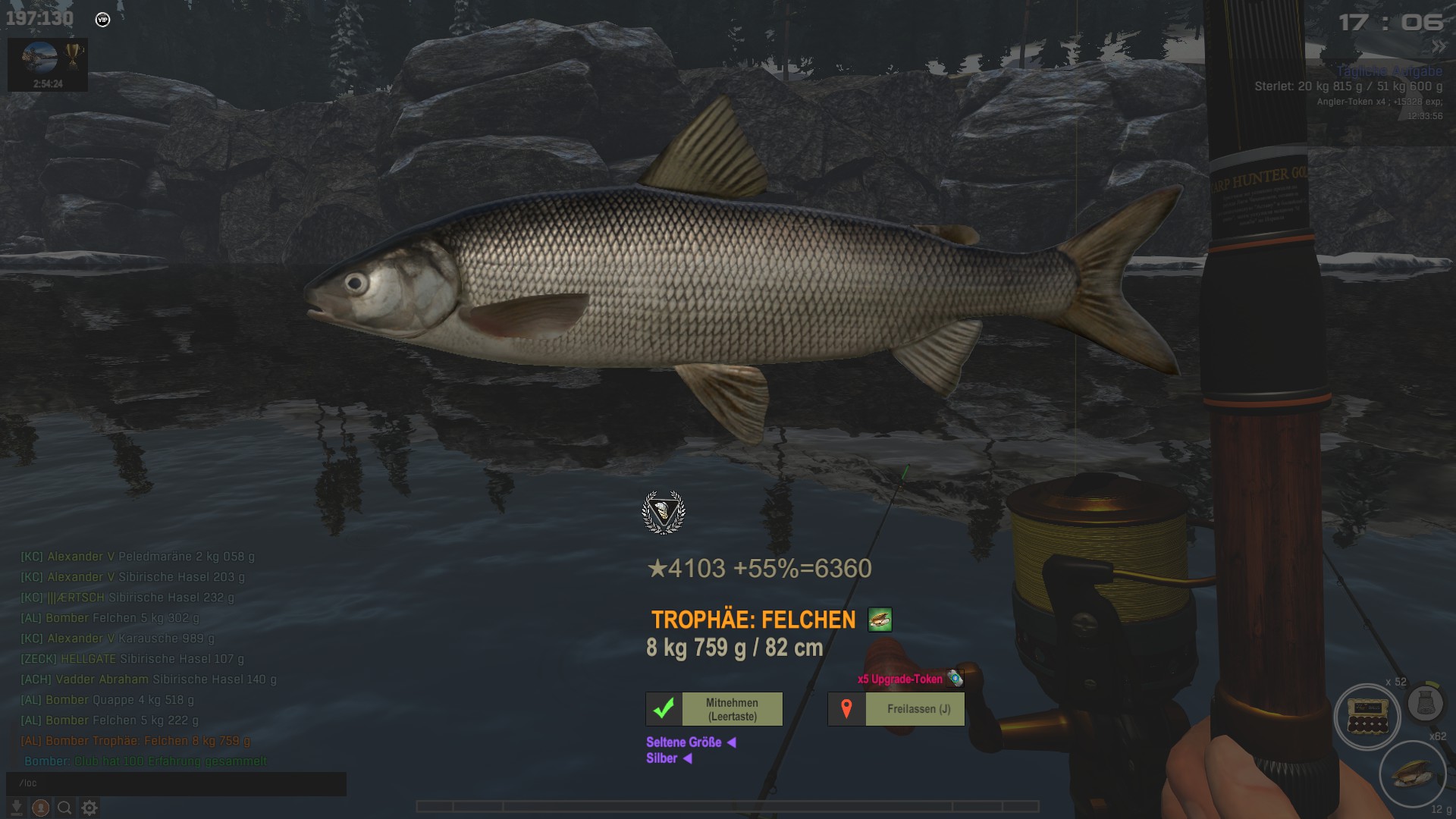
Task: Open the tournament trophy timer panel
Action: (48, 64)
